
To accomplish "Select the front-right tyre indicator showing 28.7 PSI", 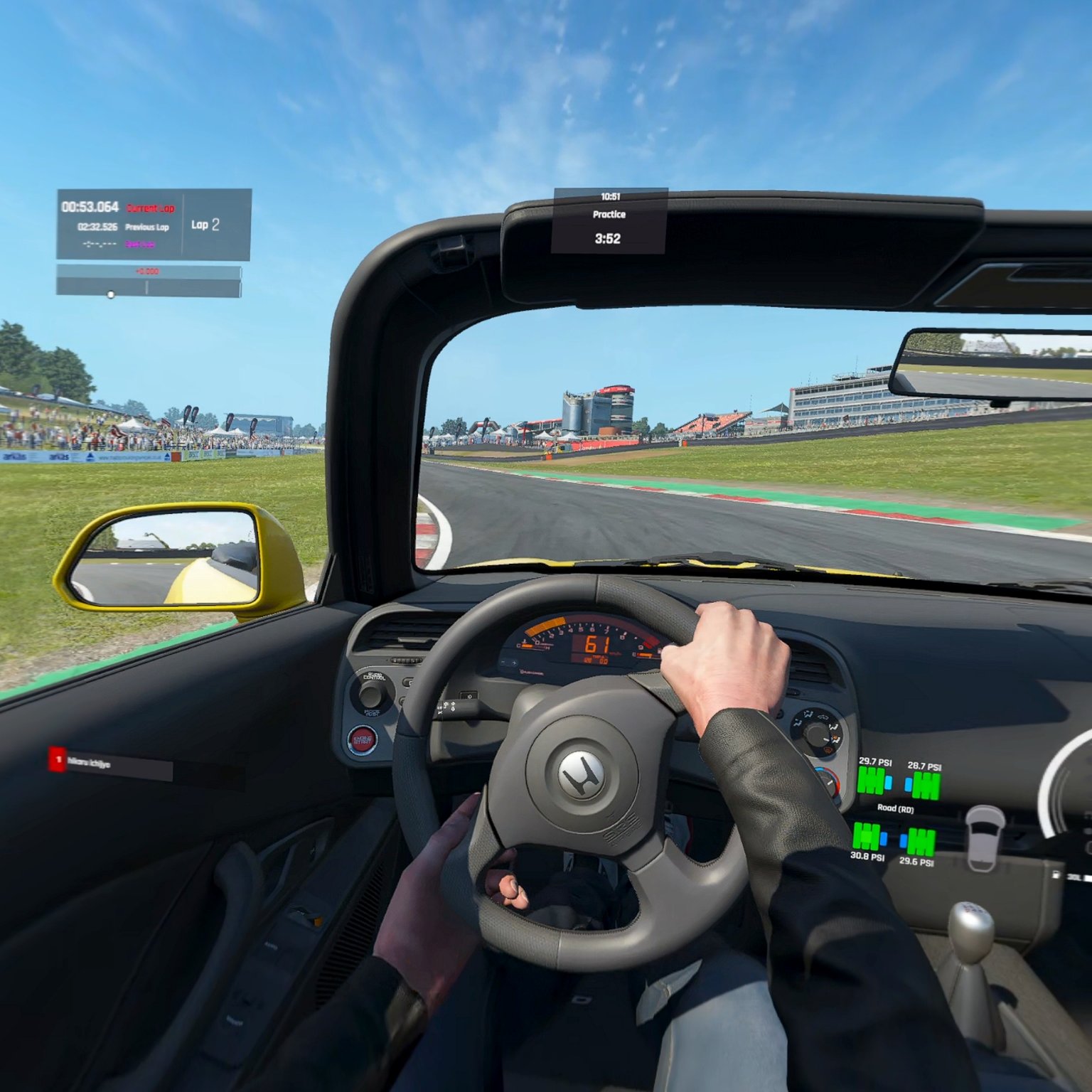I will 924,785.
